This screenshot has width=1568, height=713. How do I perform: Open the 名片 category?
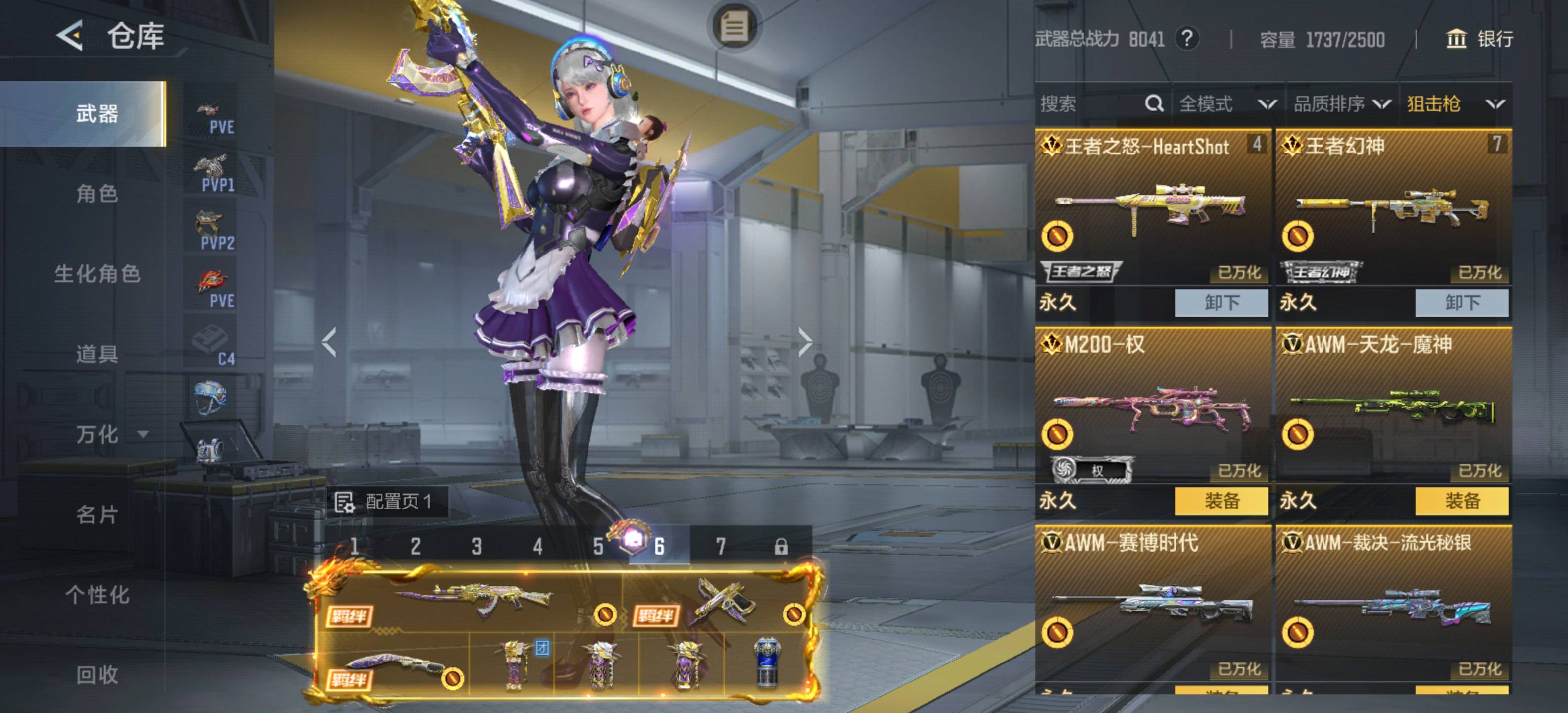(x=97, y=514)
